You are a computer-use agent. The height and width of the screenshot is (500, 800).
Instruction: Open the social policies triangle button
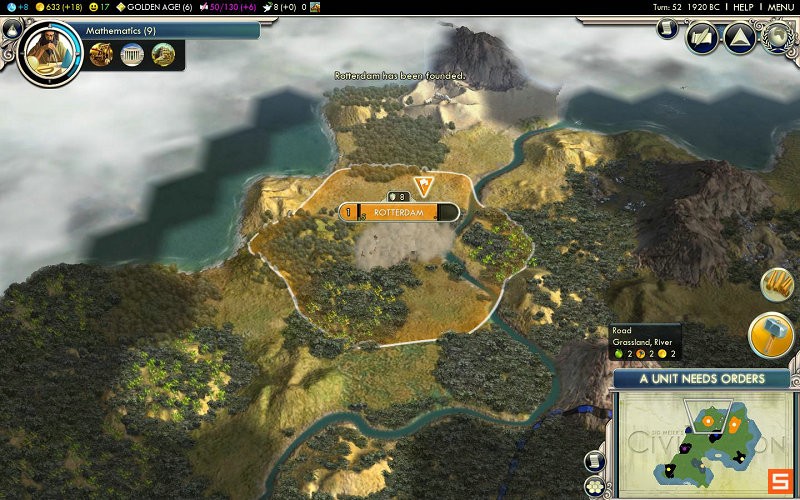coord(738,37)
